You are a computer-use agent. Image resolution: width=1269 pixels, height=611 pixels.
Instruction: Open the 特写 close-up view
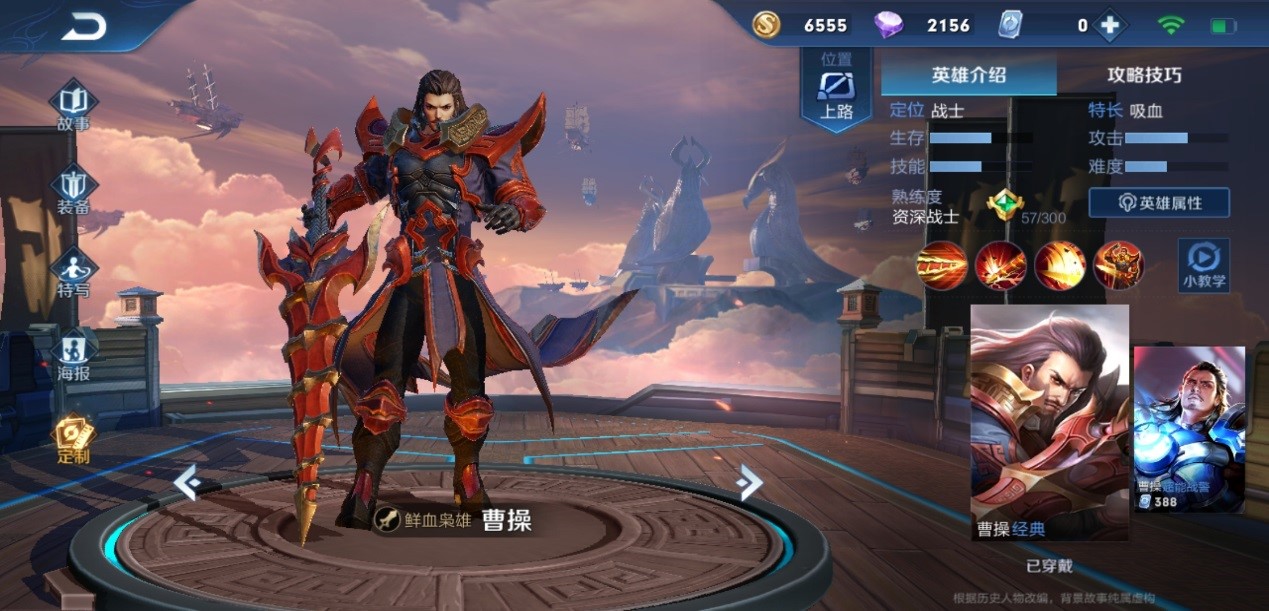click(x=73, y=273)
